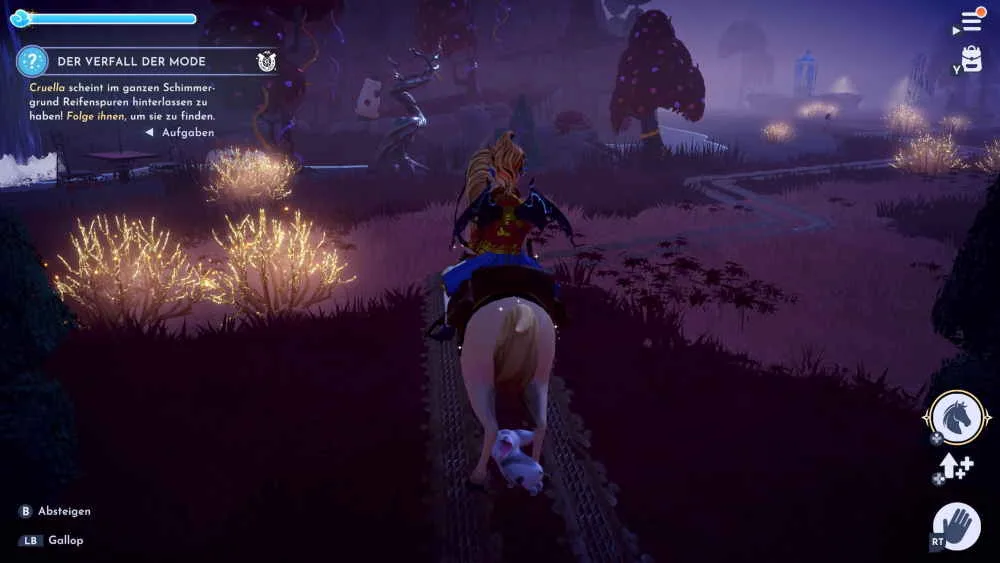This screenshot has height=563, width=1000.
Task: Open the hamburger menu with notification dot
Action: (972, 21)
